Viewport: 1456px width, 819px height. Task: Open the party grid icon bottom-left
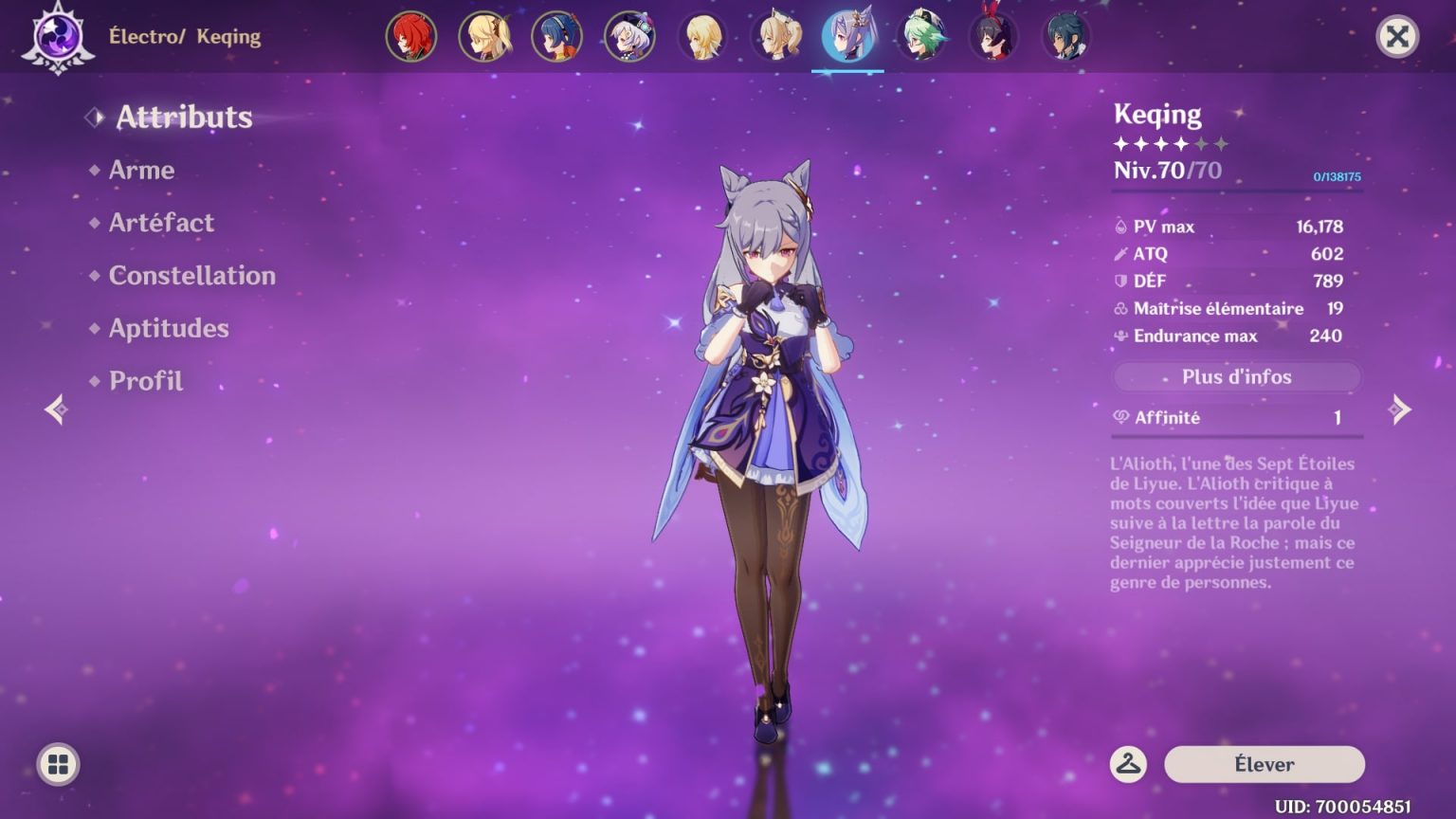pyautogui.click(x=57, y=763)
